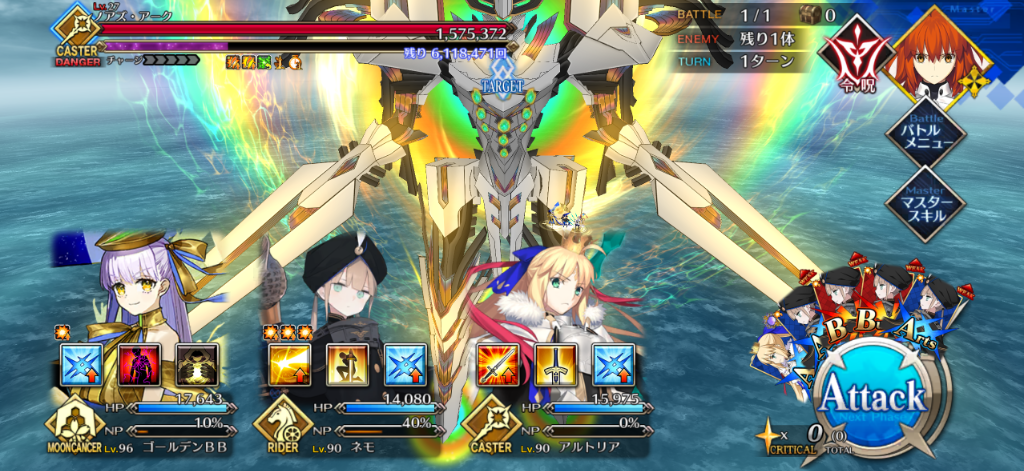The image size is (1024, 471).
Task: Use Golden BB's blue star arrow skill
Action: tap(81, 365)
